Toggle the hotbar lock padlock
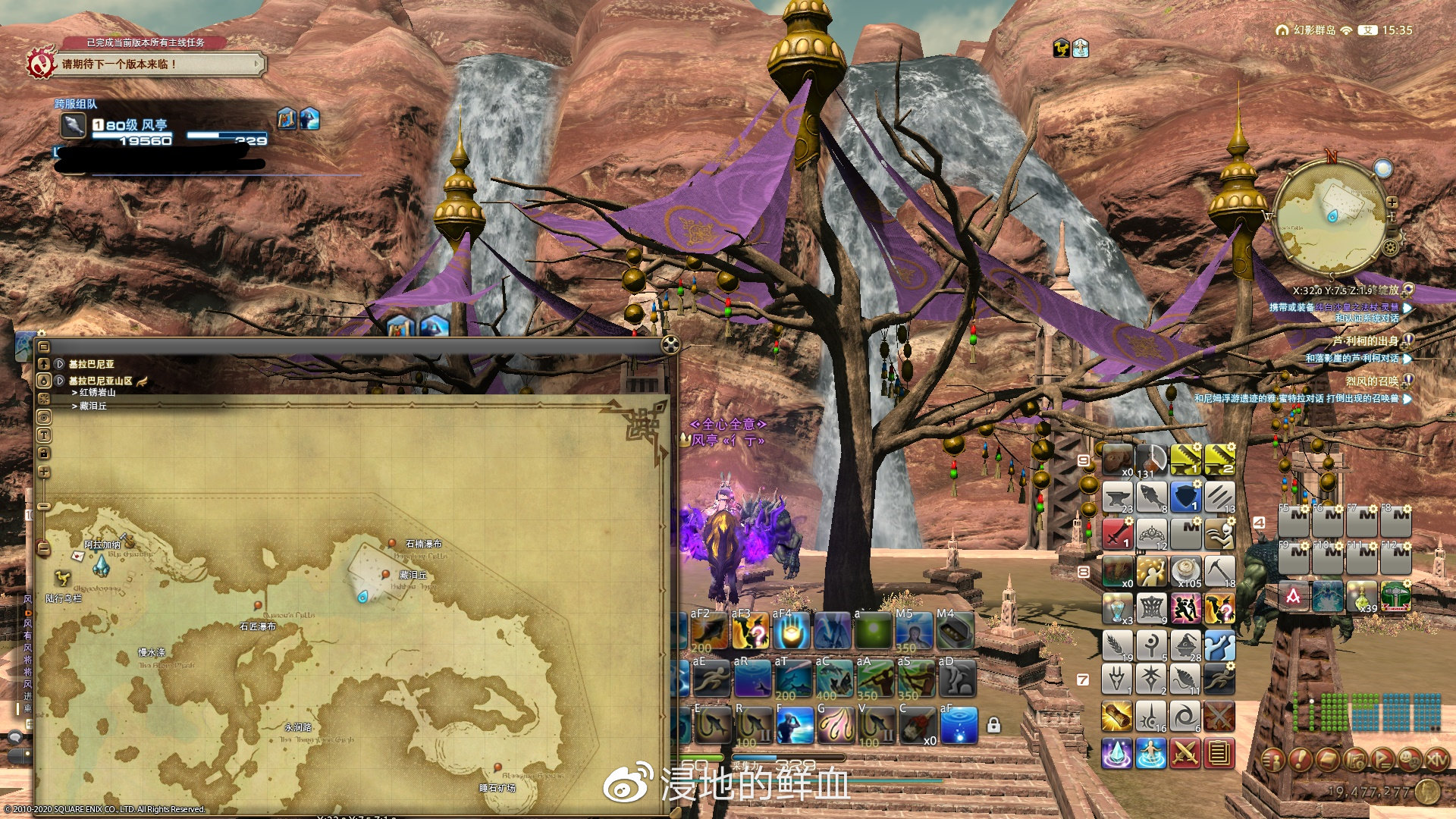Image resolution: width=1456 pixels, height=819 pixels. click(993, 726)
